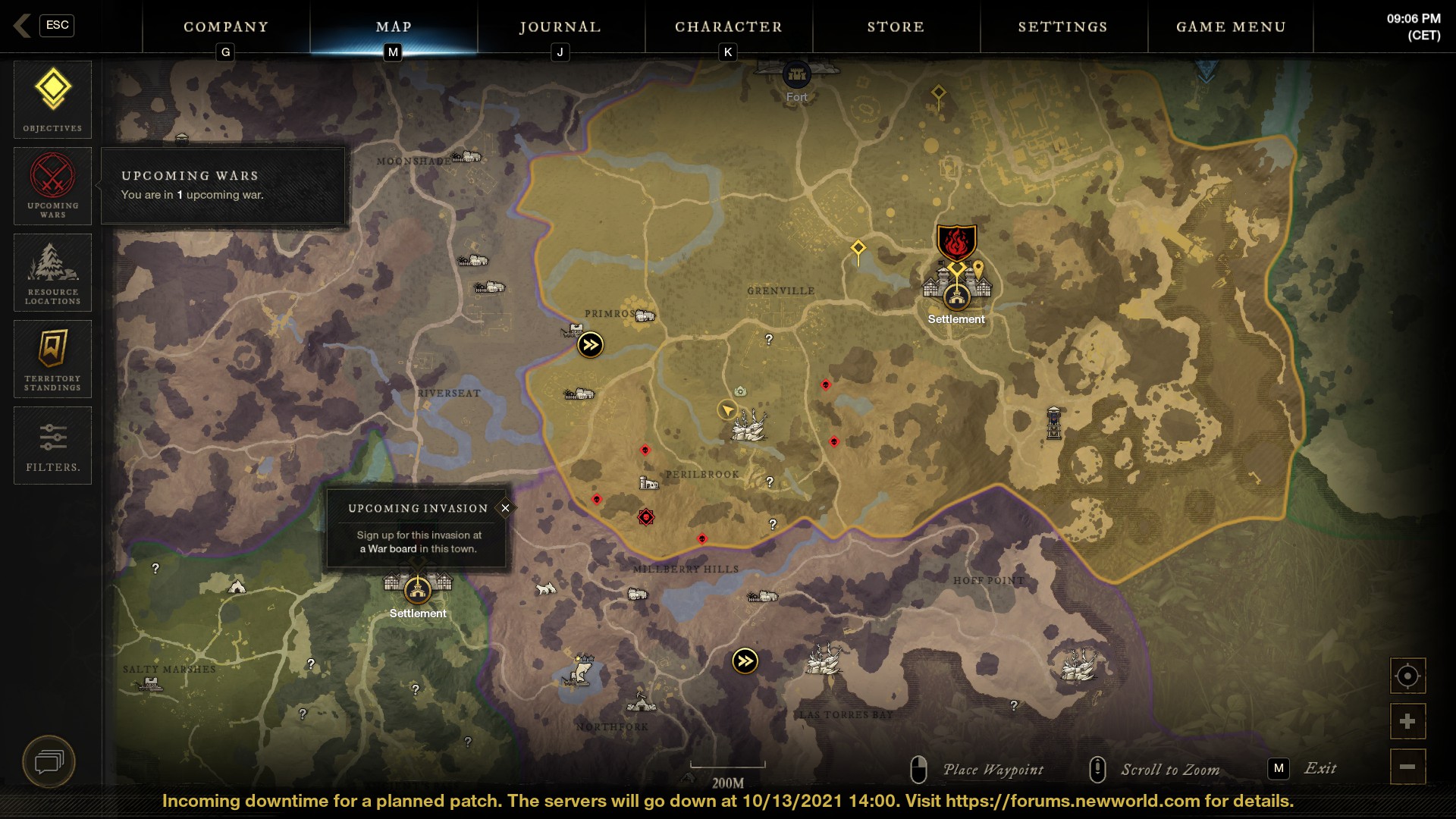Open the Game Menu tab
Screen dimensions: 1456x819
coord(1231,27)
